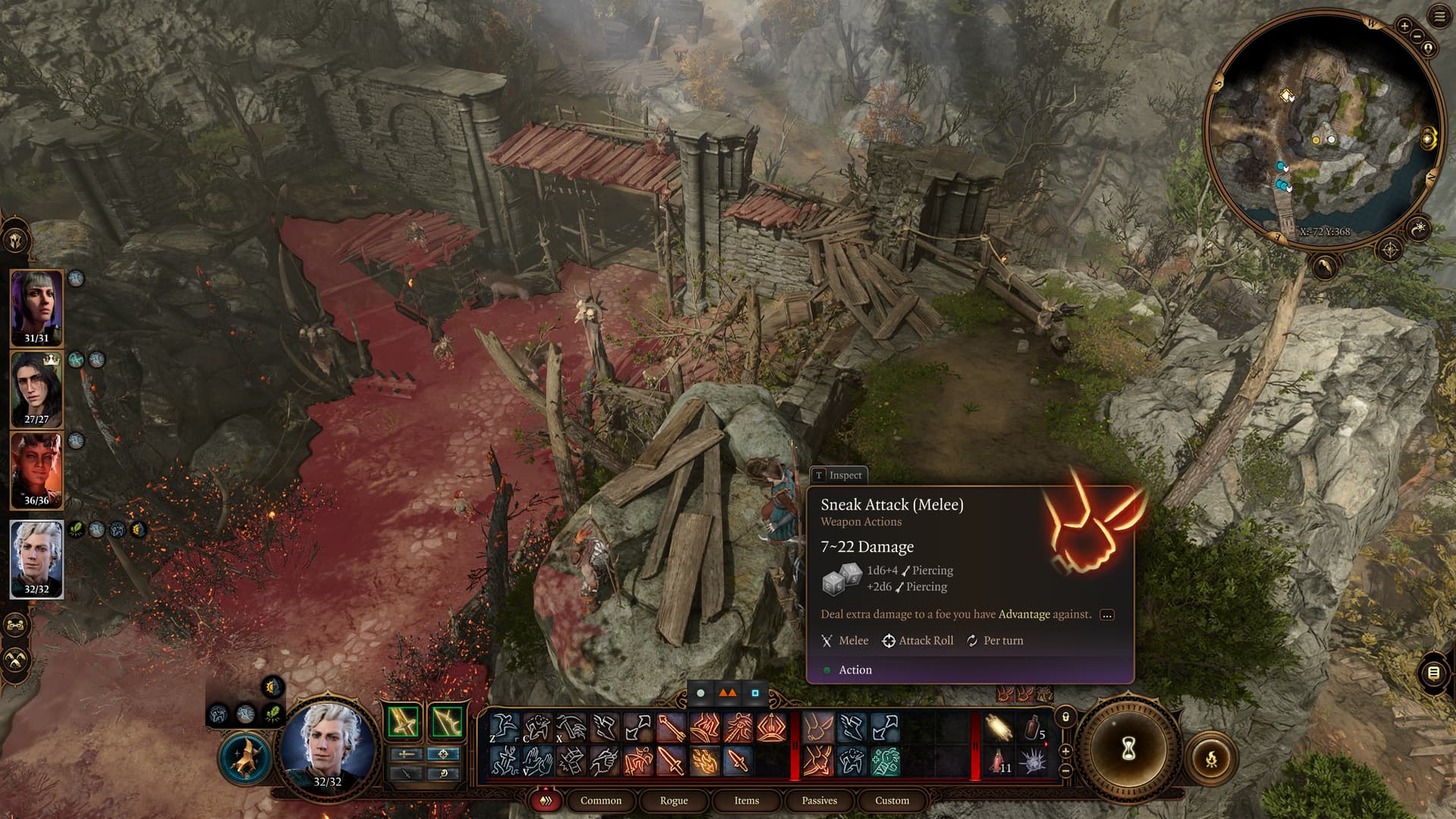Select the Passives tab

pyautogui.click(x=819, y=800)
